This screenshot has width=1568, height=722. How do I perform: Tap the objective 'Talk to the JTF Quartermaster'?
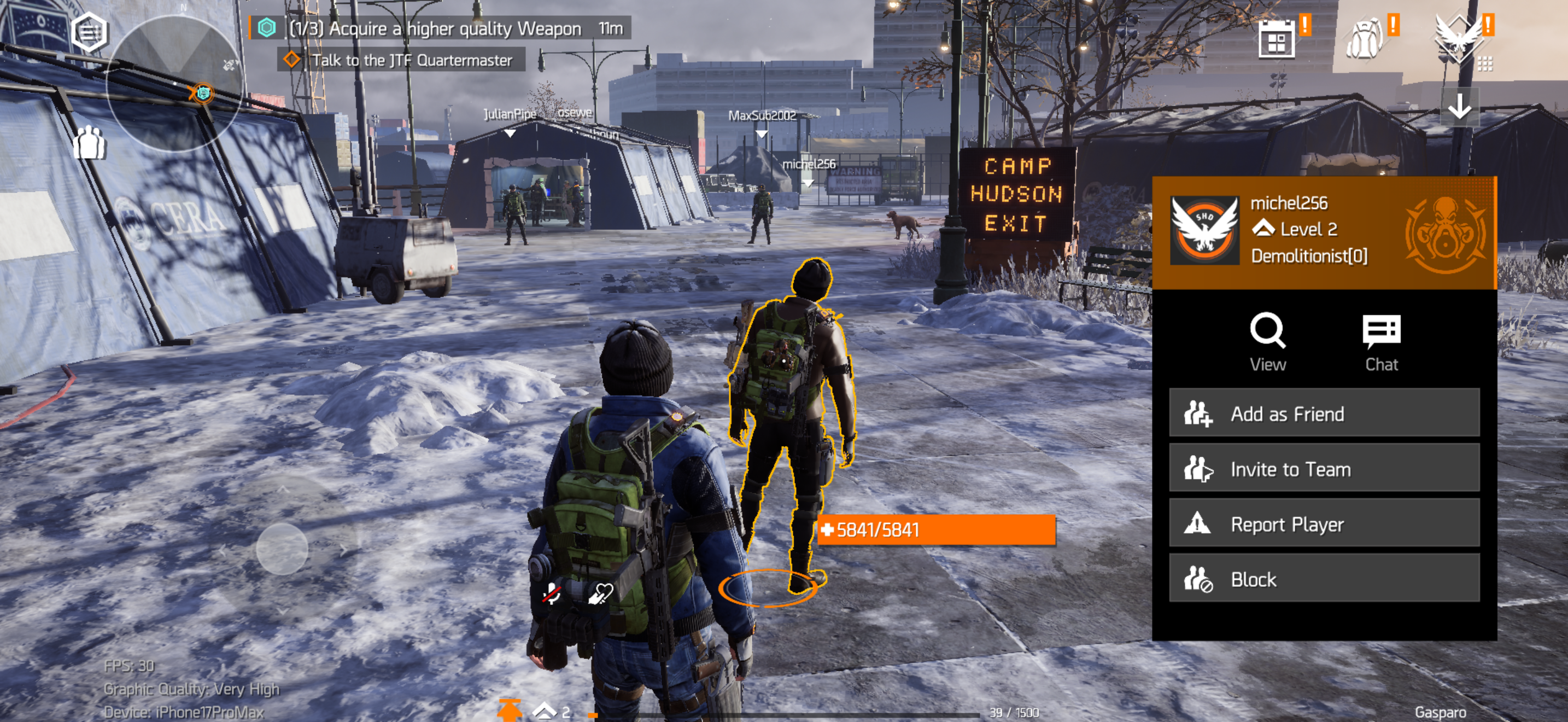[412, 59]
